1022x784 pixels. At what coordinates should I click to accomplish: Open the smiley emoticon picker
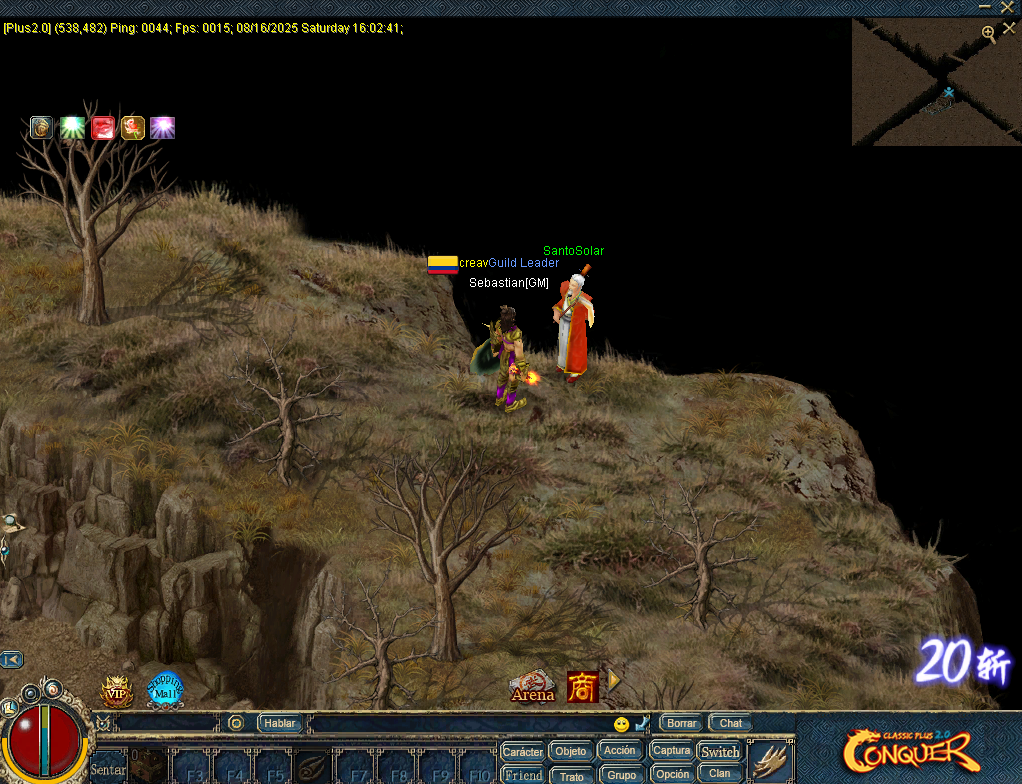coord(621,724)
